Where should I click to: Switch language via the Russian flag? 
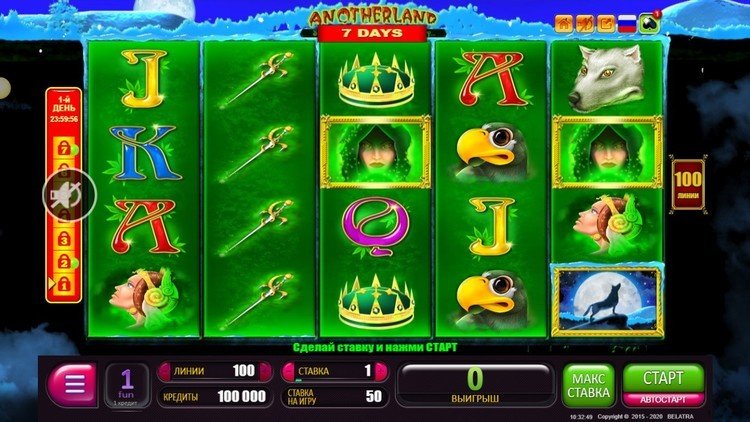(x=627, y=23)
